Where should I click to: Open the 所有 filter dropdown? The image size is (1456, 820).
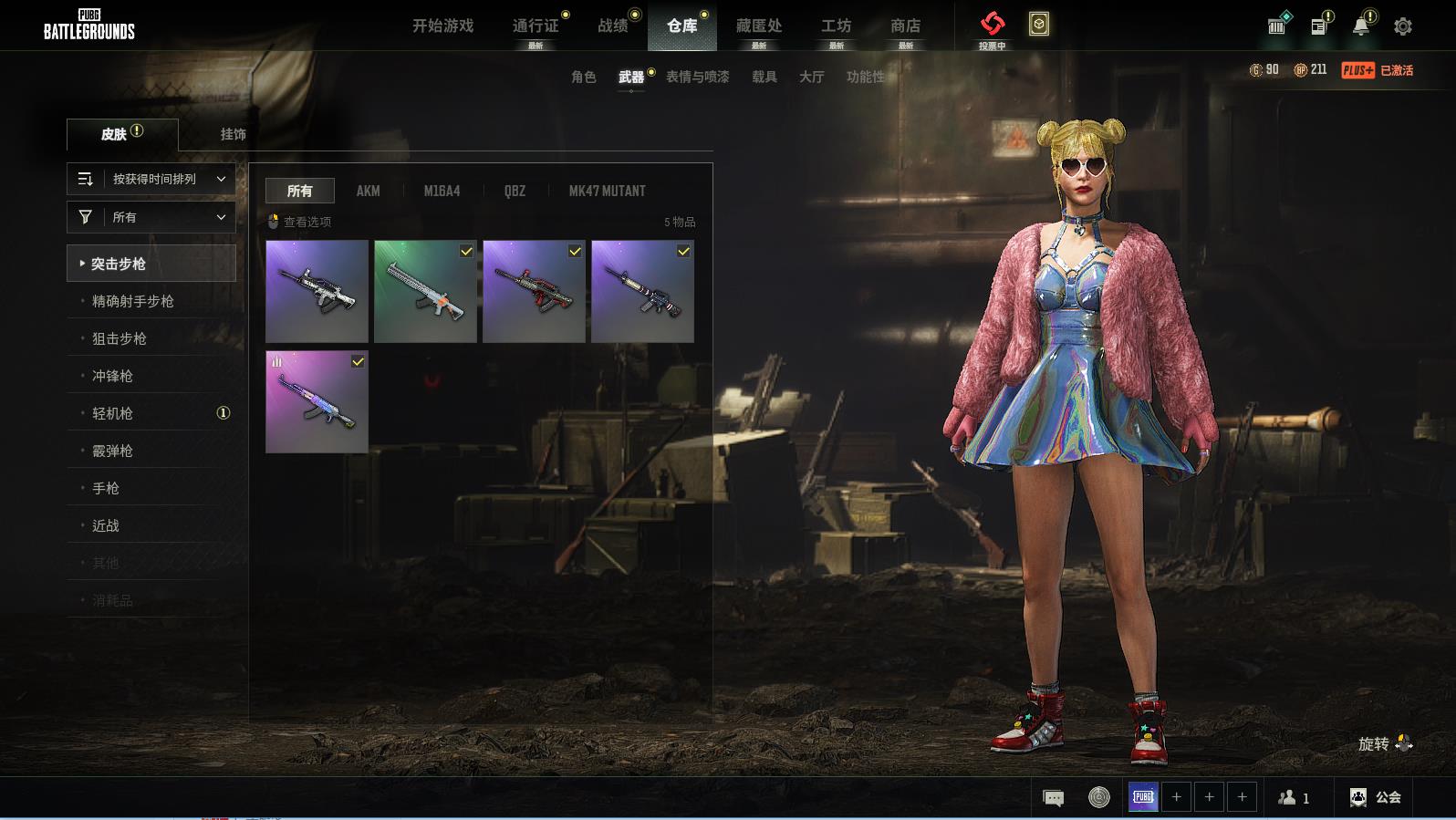click(x=151, y=217)
